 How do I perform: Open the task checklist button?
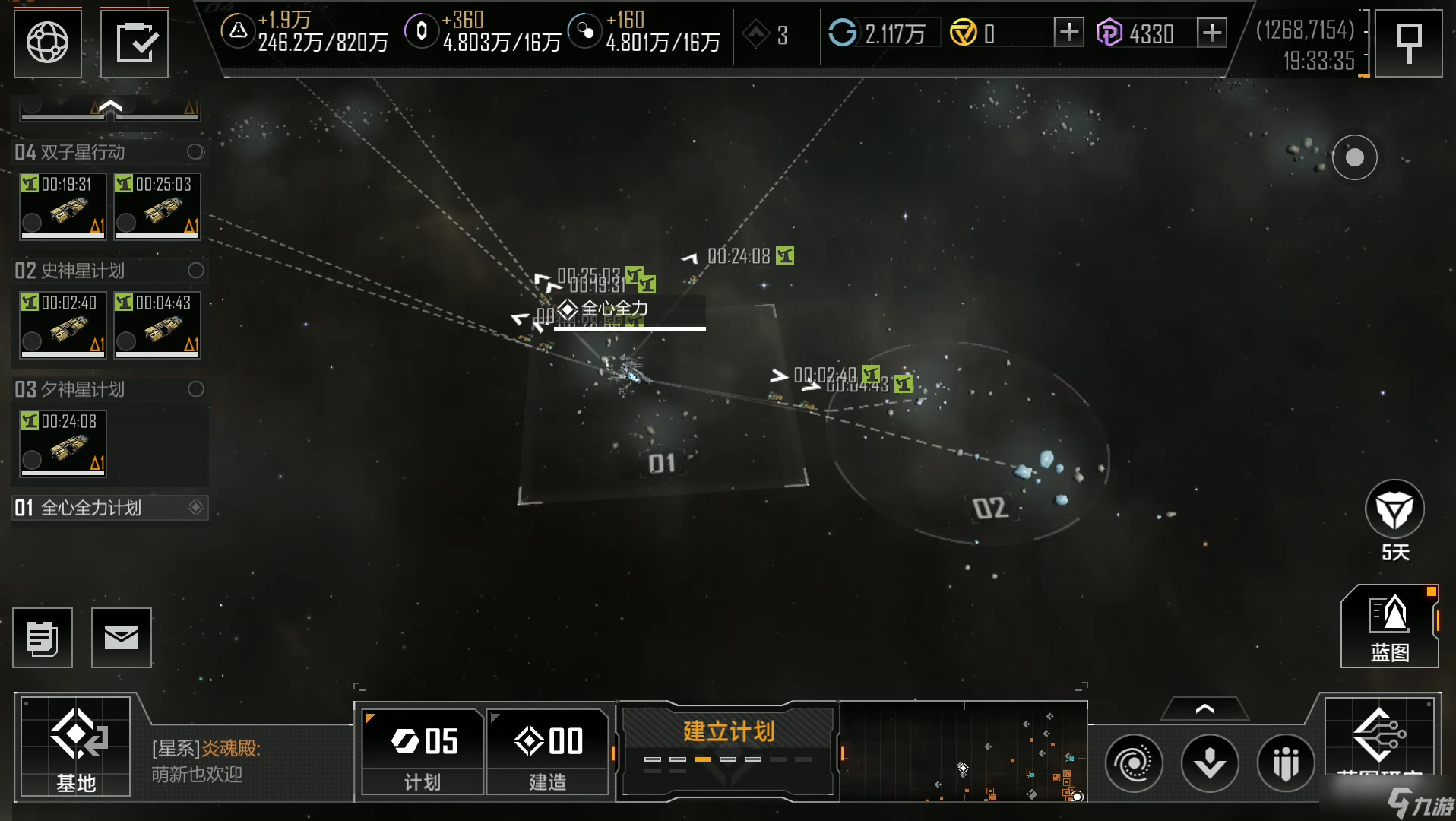(x=135, y=43)
